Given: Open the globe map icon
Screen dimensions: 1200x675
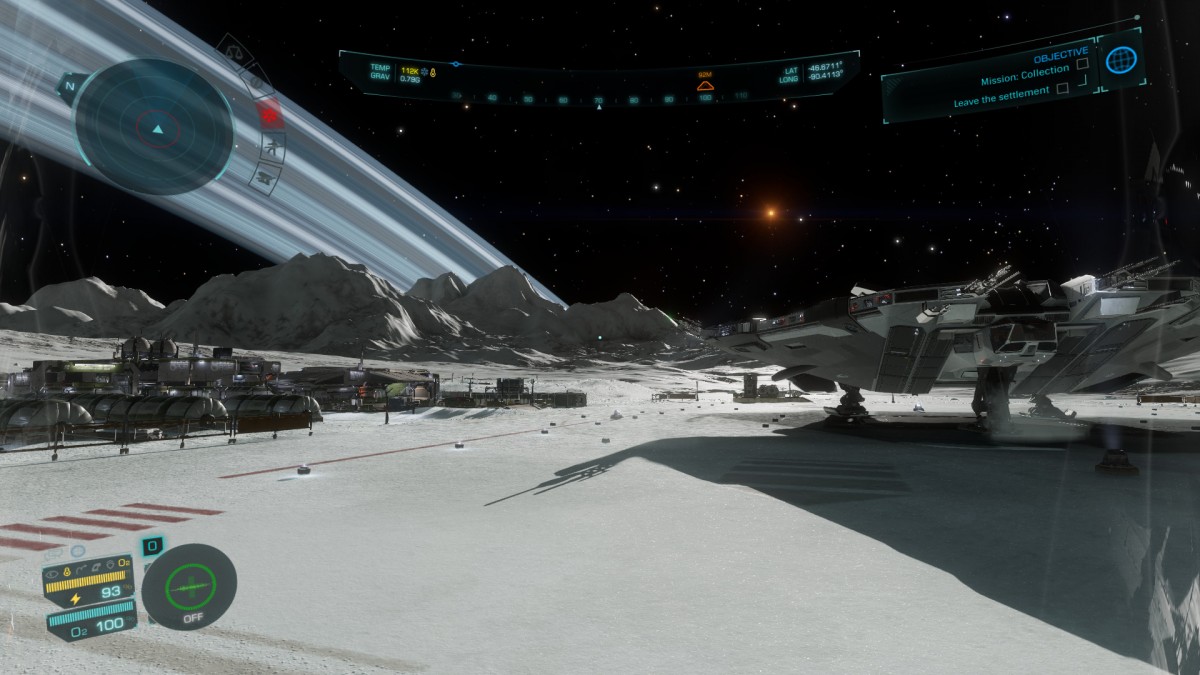Looking at the screenshot, I should (1121, 60).
